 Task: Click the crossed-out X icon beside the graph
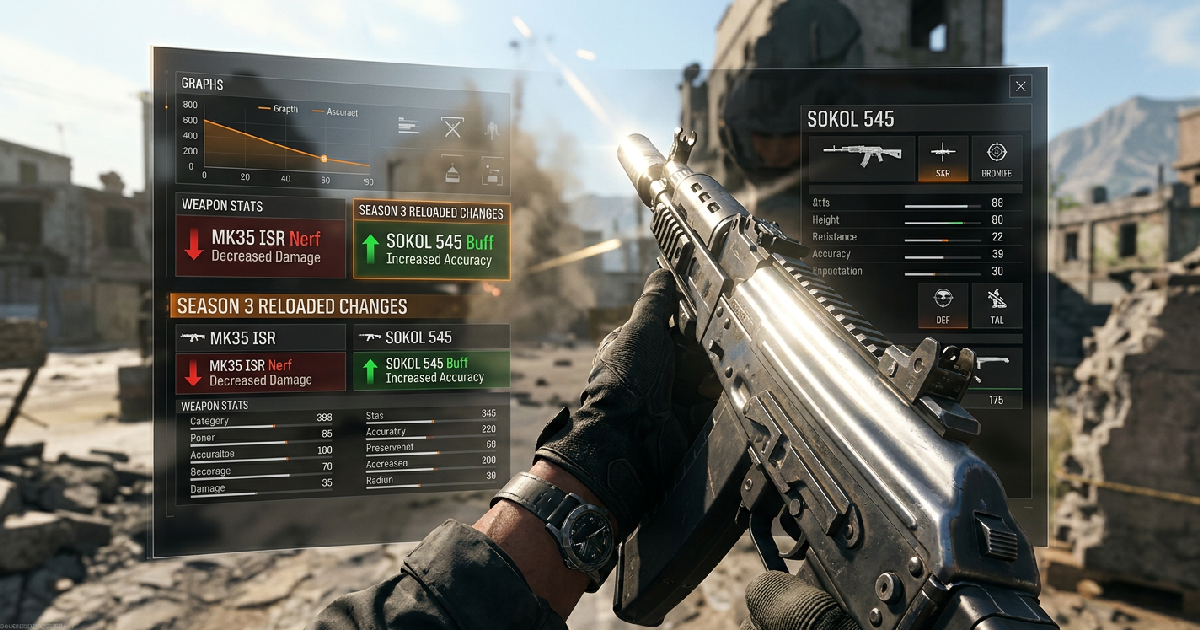coord(453,127)
